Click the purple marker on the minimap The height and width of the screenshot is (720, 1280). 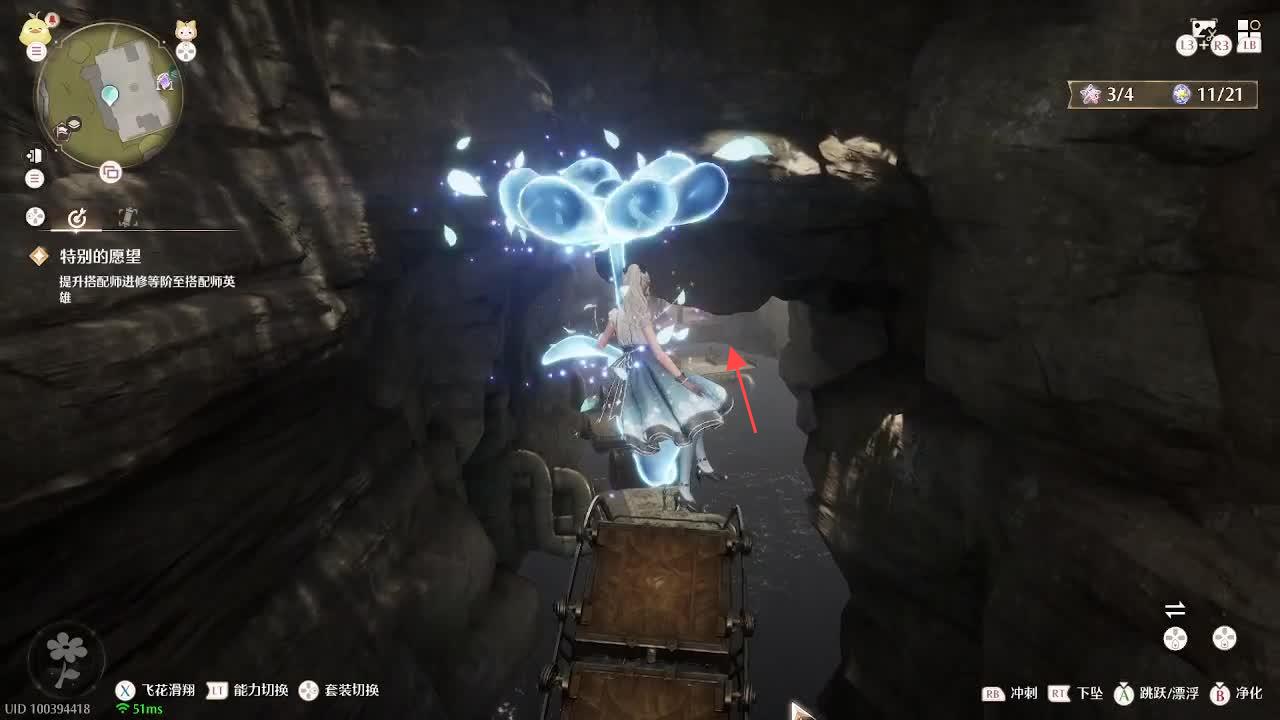click(165, 82)
